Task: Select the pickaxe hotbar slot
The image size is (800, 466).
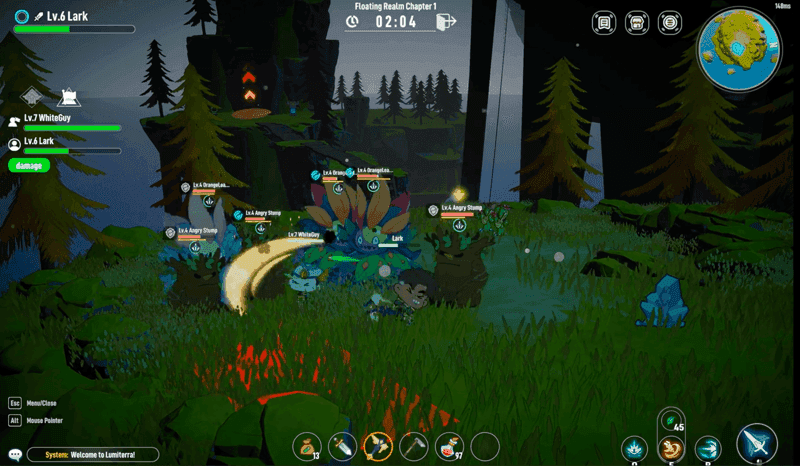Action: [414, 446]
